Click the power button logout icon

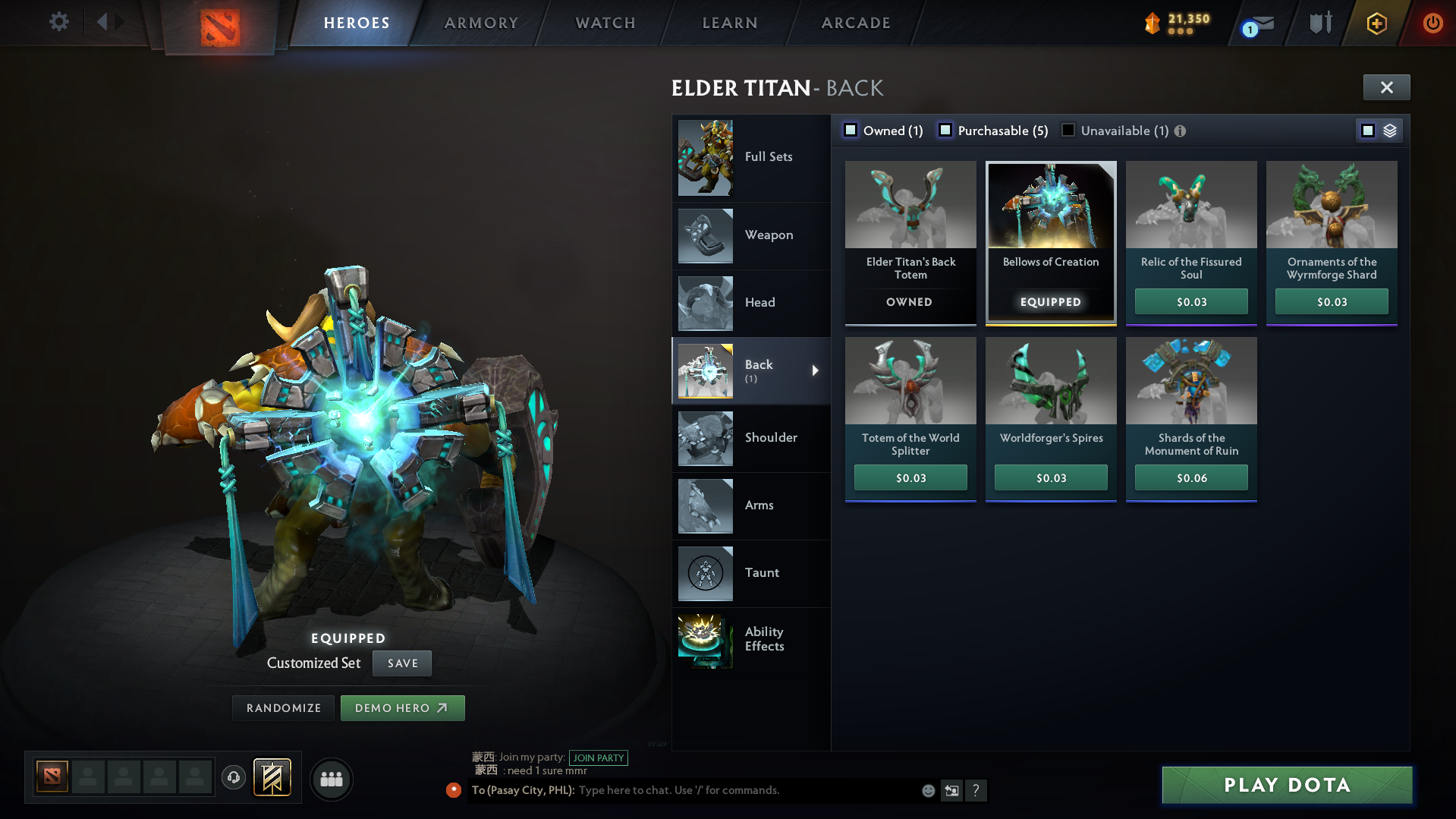[x=1432, y=23]
